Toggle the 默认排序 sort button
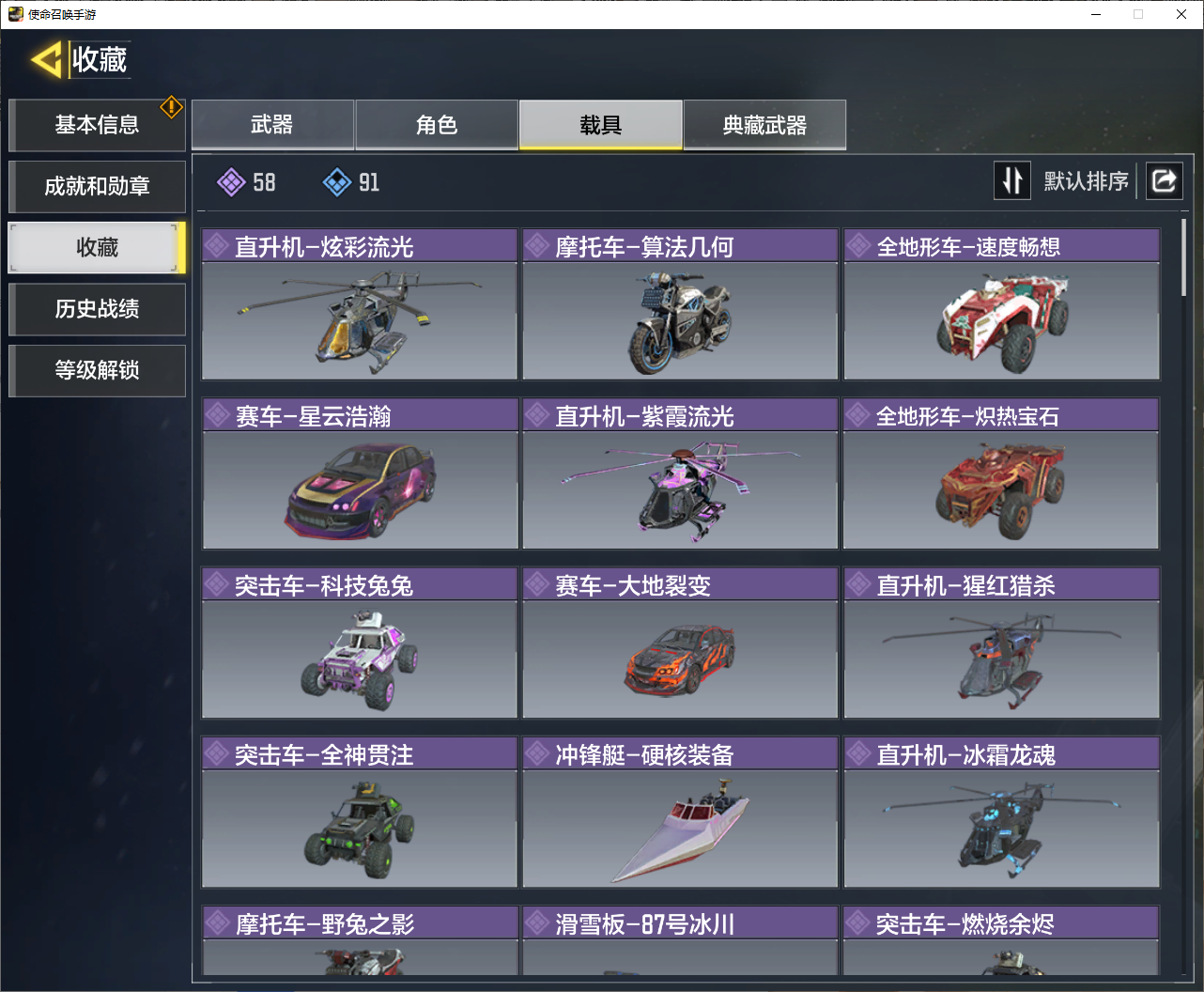The width and height of the screenshot is (1204, 992). 1012,180
